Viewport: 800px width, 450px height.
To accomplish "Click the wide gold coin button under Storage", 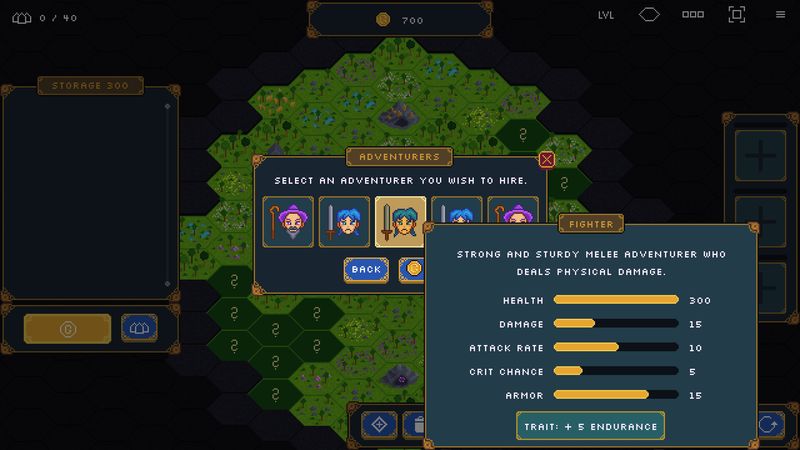I will (x=68, y=328).
